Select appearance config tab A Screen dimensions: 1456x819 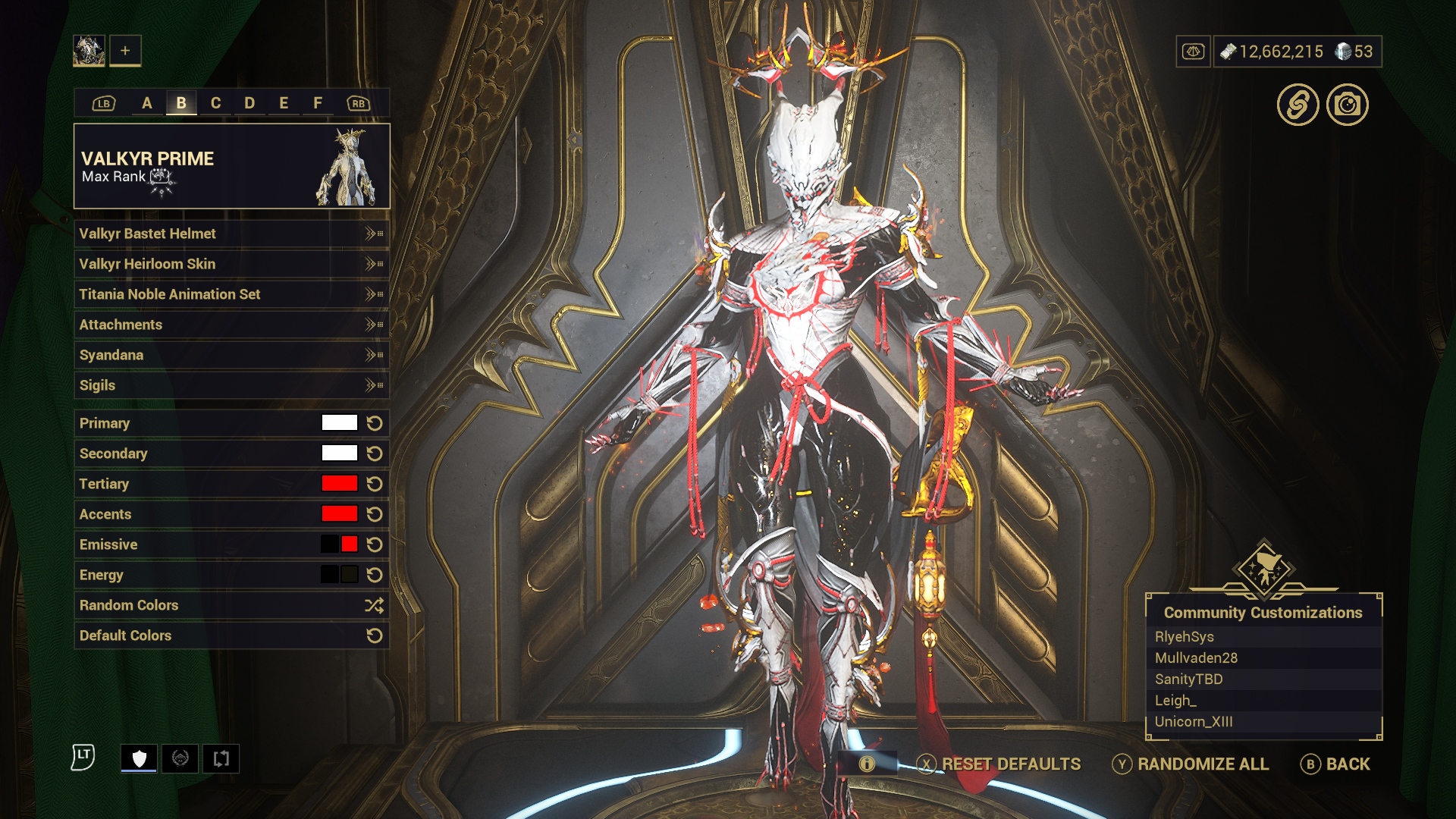[x=147, y=103]
